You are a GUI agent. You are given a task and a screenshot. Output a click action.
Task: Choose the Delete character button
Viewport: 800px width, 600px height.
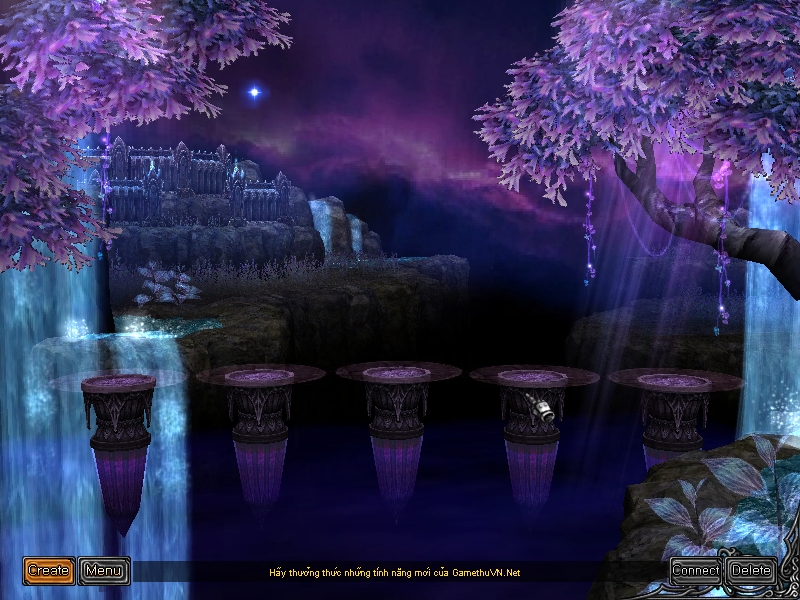point(751,571)
